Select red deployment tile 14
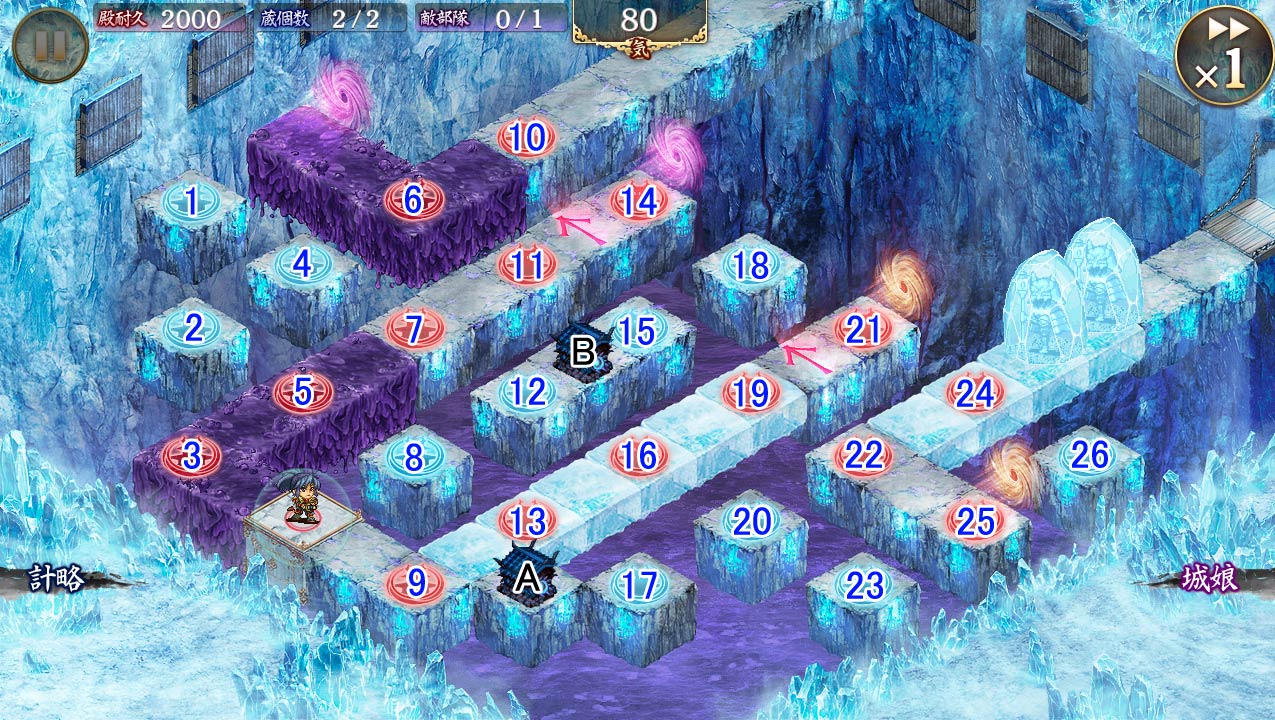 click(638, 201)
